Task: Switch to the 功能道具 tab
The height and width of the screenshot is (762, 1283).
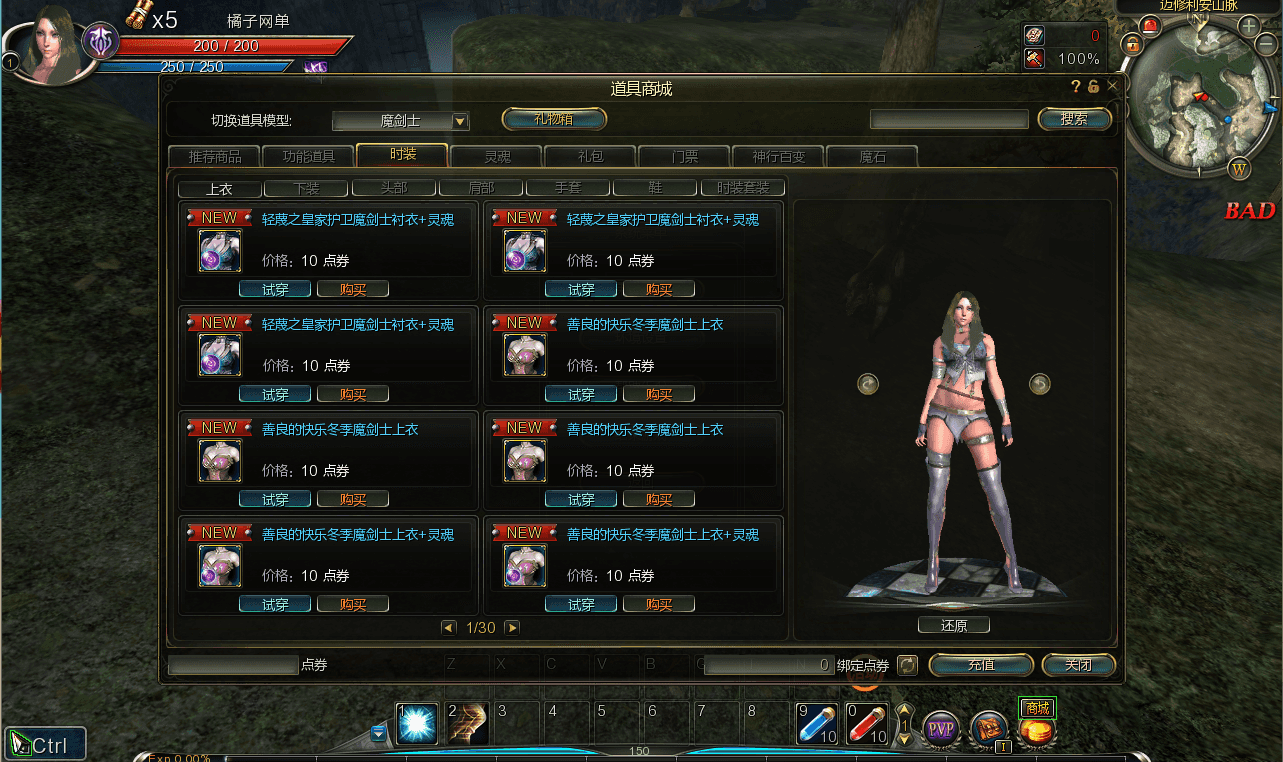Action: tap(307, 157)
